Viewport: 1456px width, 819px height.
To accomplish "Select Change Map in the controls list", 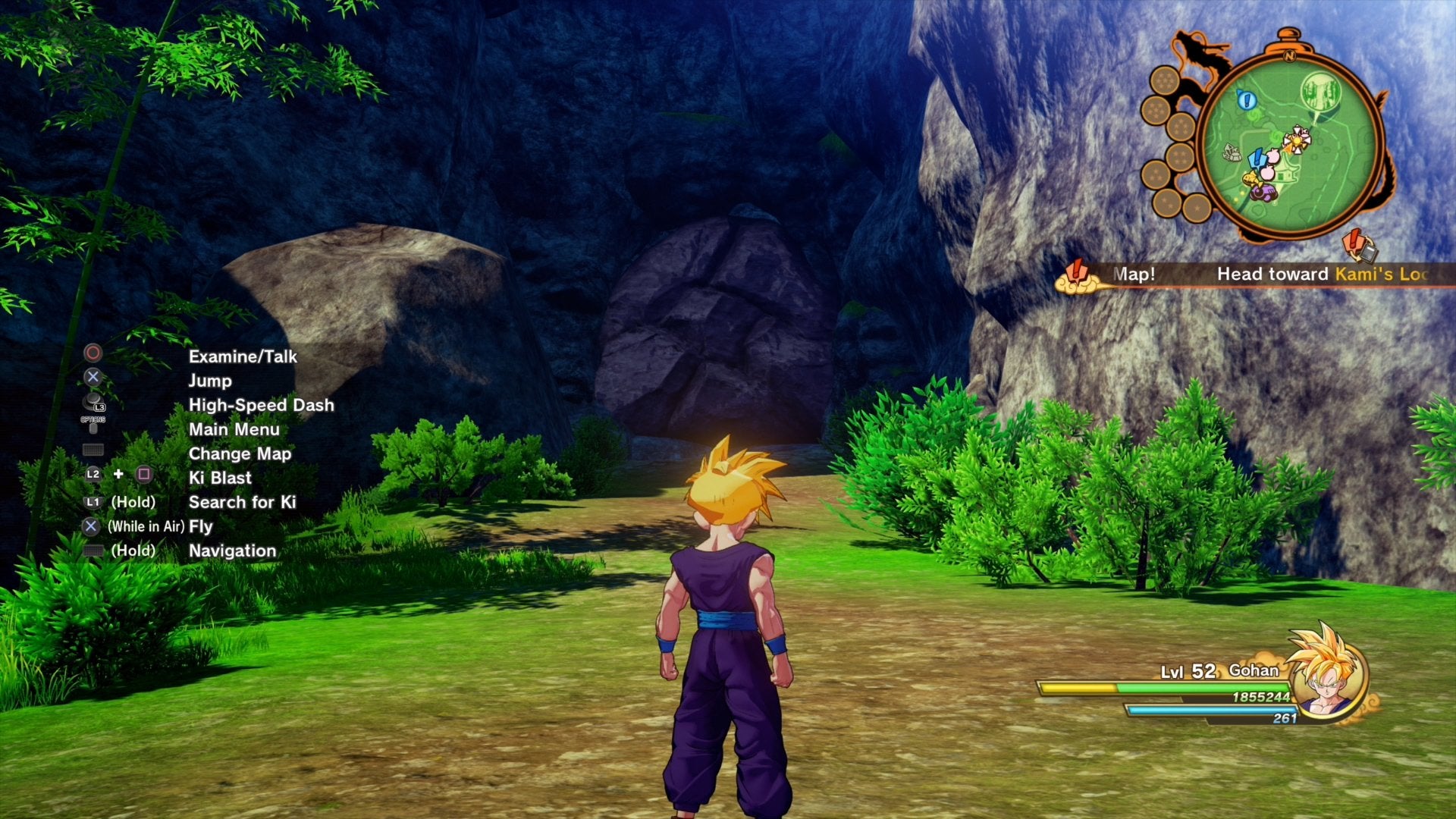I will [x=240, y=453].
